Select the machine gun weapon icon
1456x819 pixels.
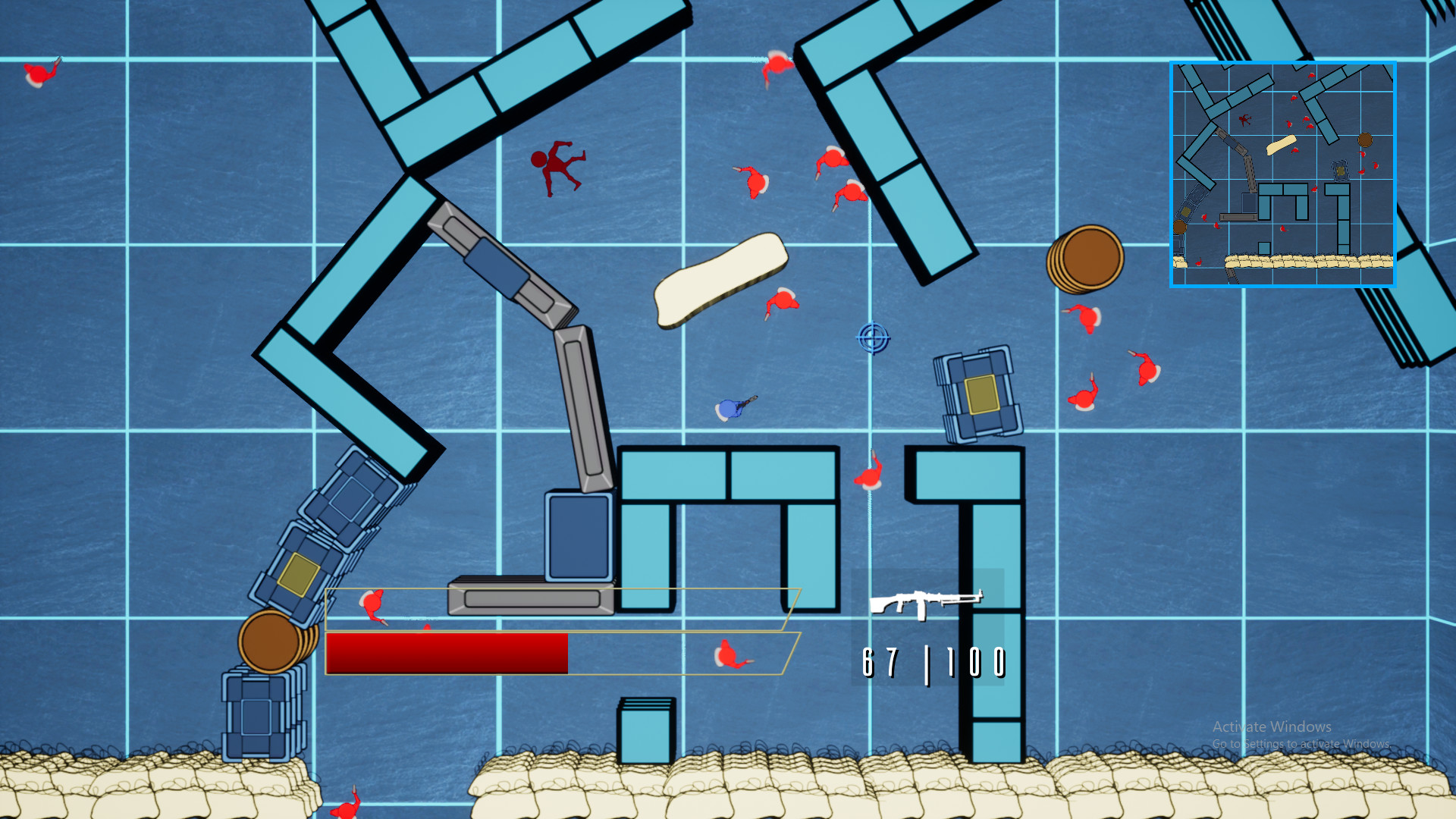point(927,603)
